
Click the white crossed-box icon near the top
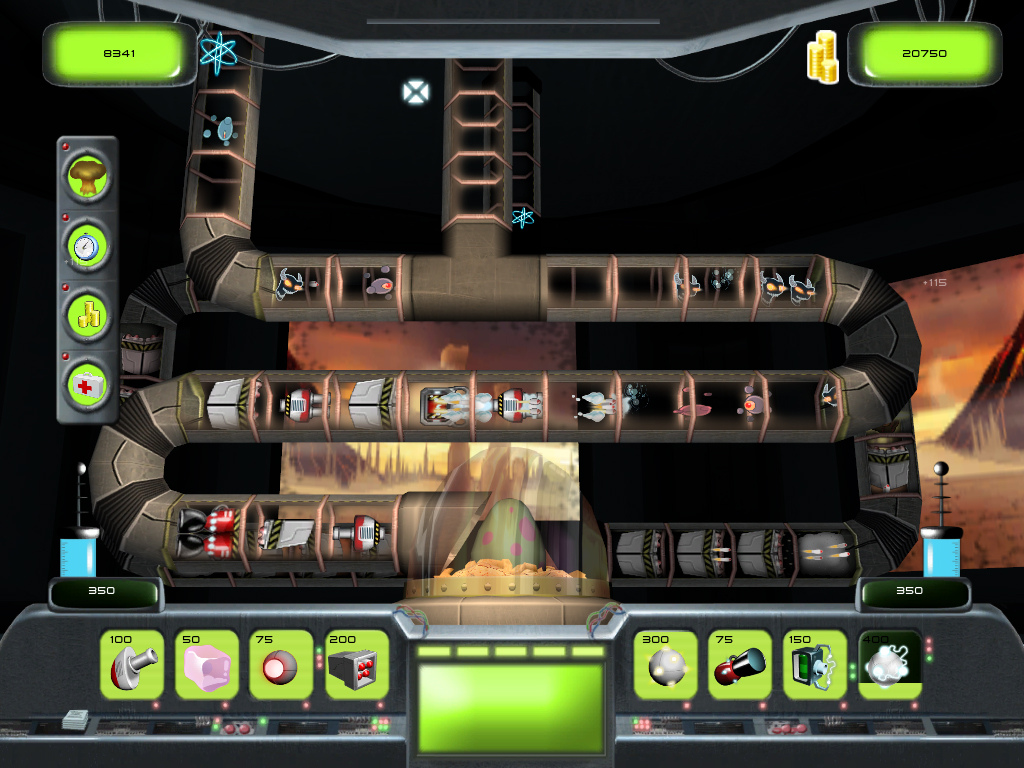click(x=416, y=93)
